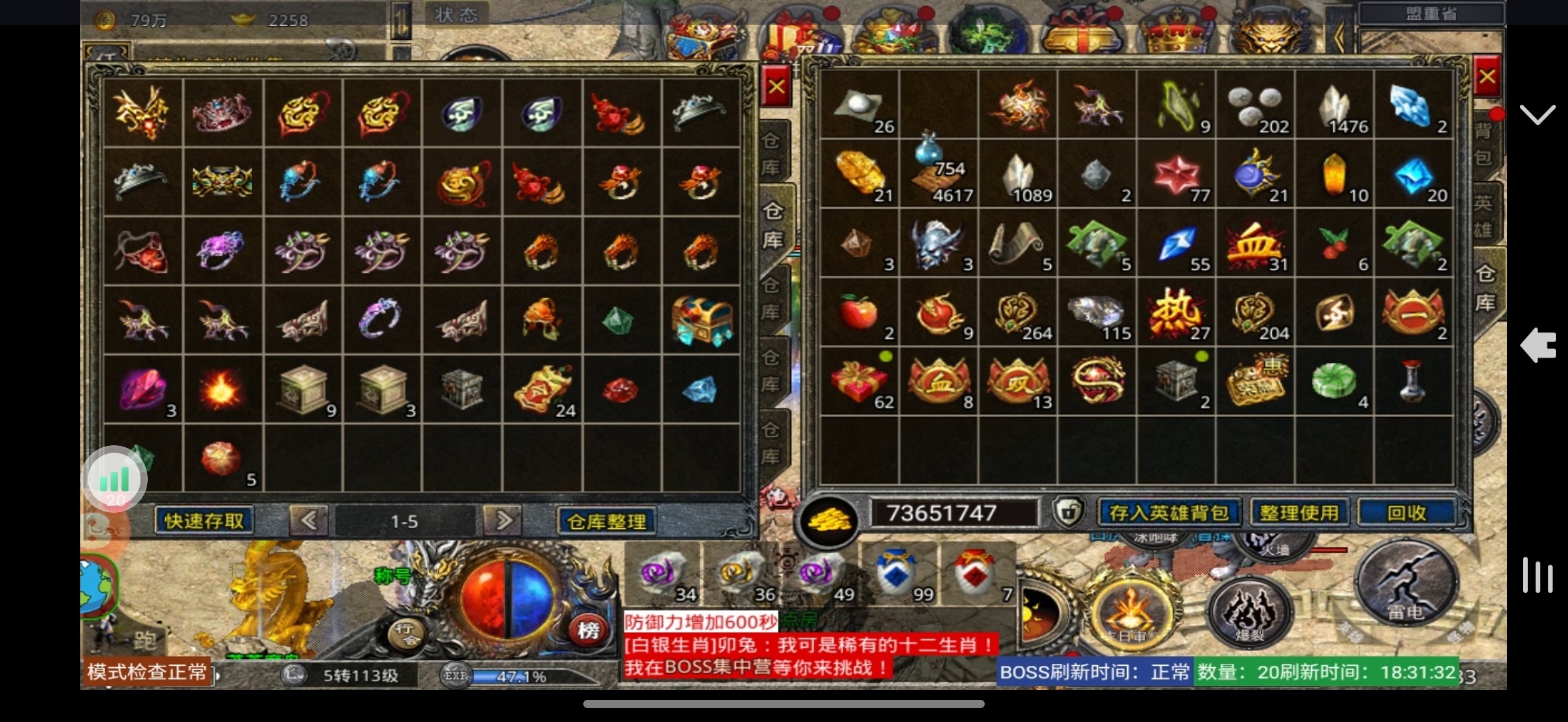Select the 整理使用 organize button
The height and width of the screenshot is (722, 1568).
coord(1299,513)
